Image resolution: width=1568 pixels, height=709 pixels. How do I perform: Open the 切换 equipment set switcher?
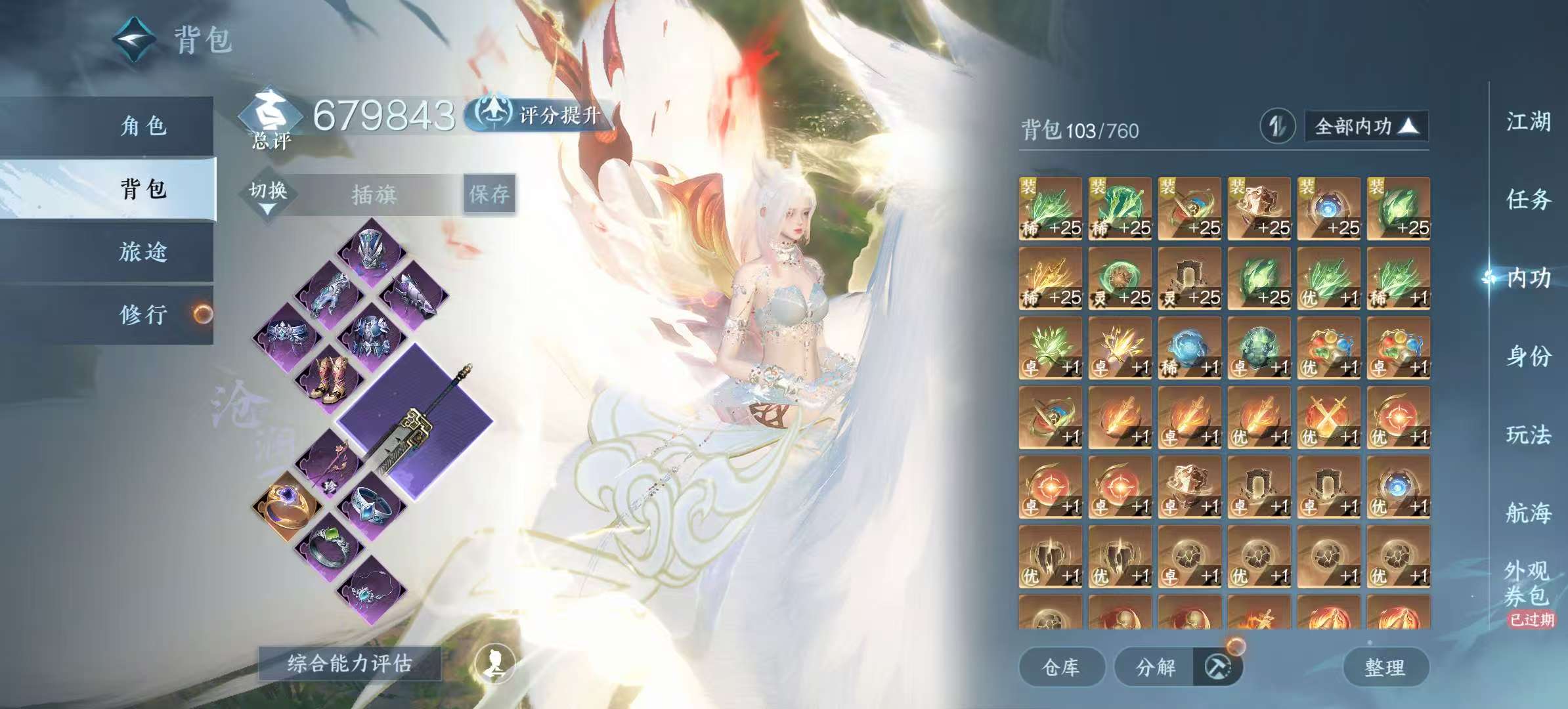tap(268, 195)
